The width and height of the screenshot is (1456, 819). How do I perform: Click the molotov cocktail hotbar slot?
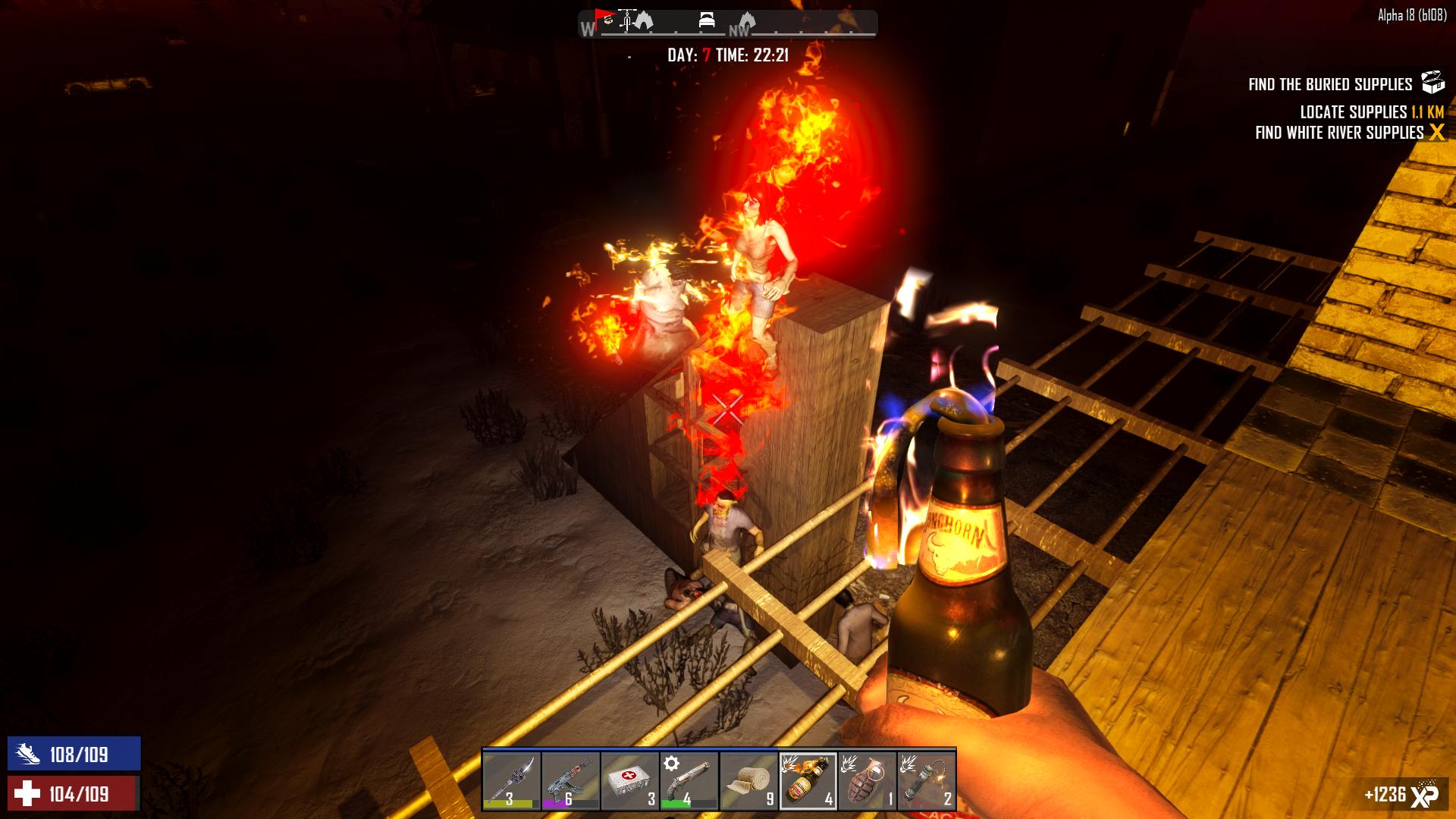808,780
